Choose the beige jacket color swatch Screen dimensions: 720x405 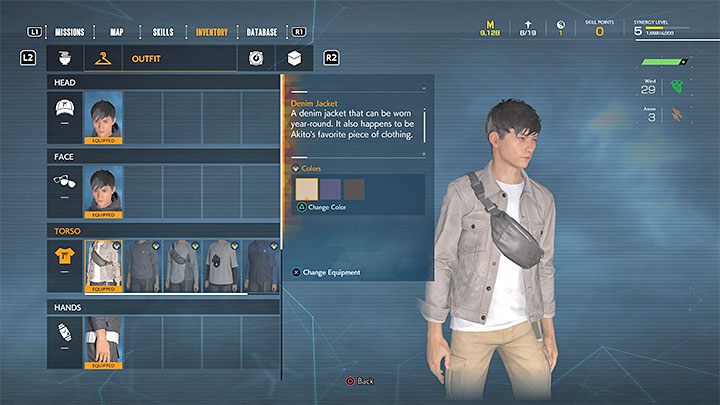pyautogui.click(x=307, y=189)
